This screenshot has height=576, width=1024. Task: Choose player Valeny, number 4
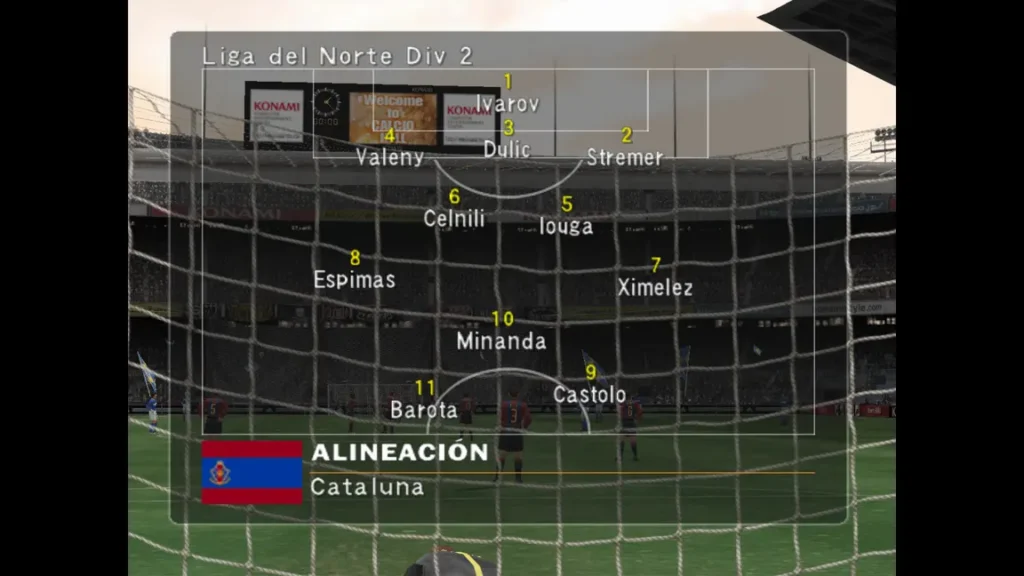coord(390,157)
